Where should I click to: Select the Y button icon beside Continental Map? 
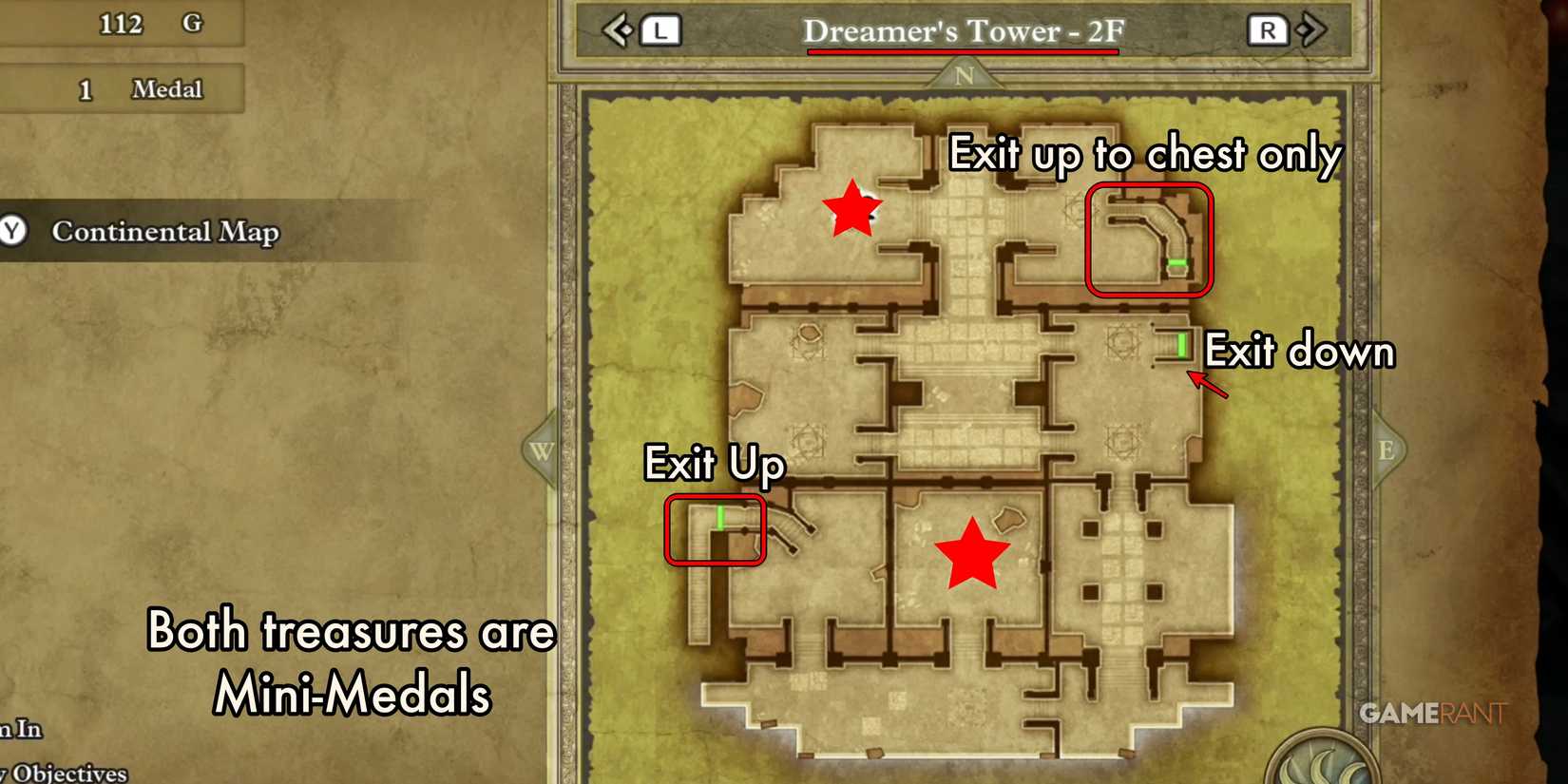tap(13, 230)
